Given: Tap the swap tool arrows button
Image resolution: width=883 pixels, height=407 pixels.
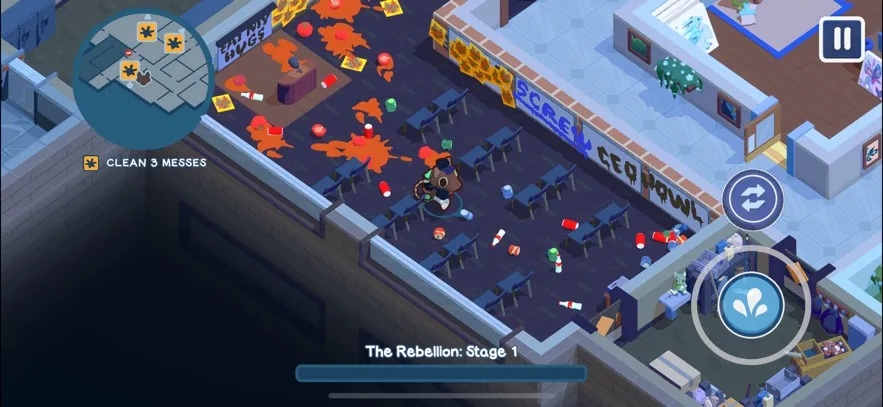Looking at the screenshot, I should click(752, 199).
